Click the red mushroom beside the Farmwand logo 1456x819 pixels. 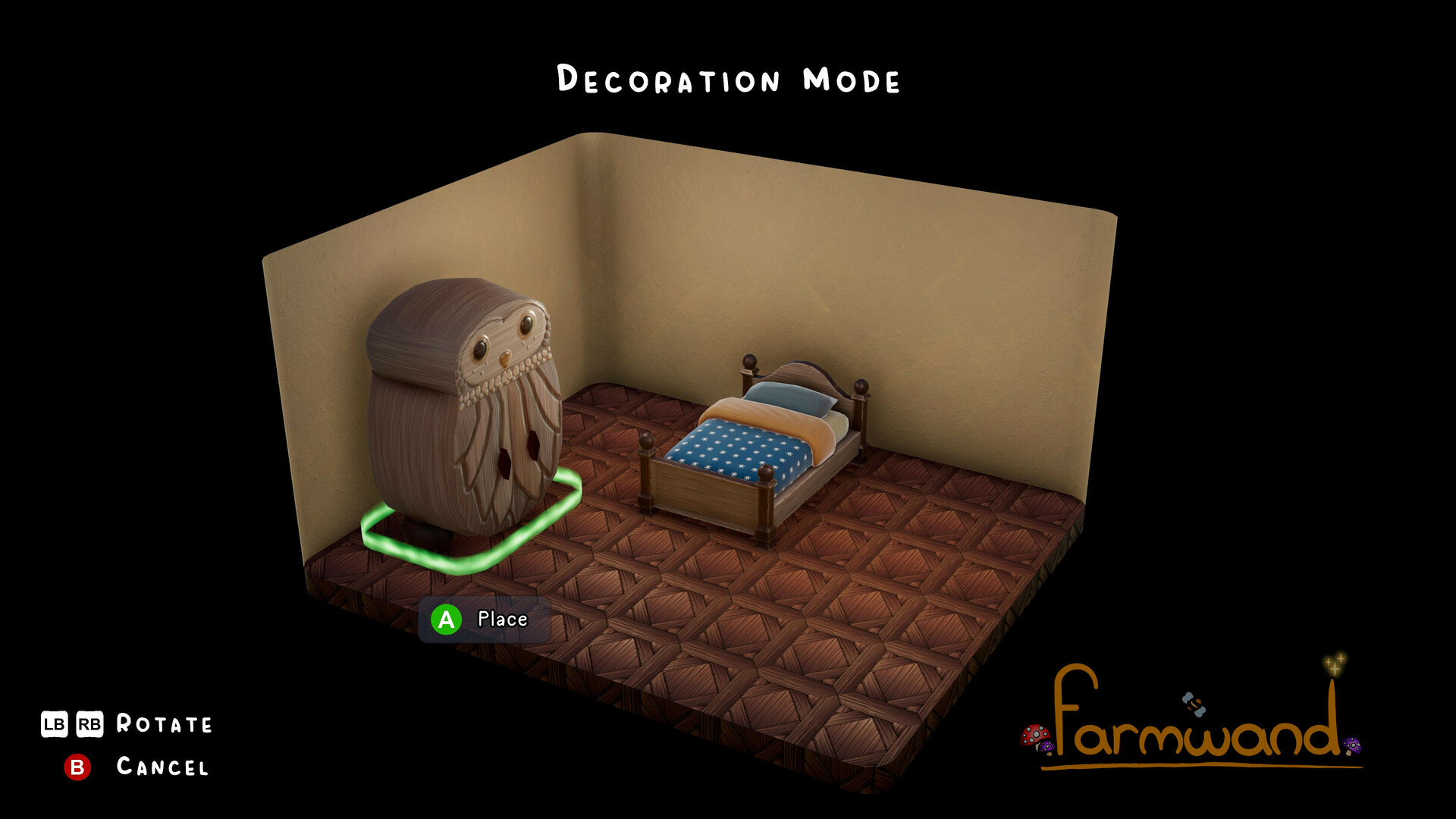[x=1034, y=736]
